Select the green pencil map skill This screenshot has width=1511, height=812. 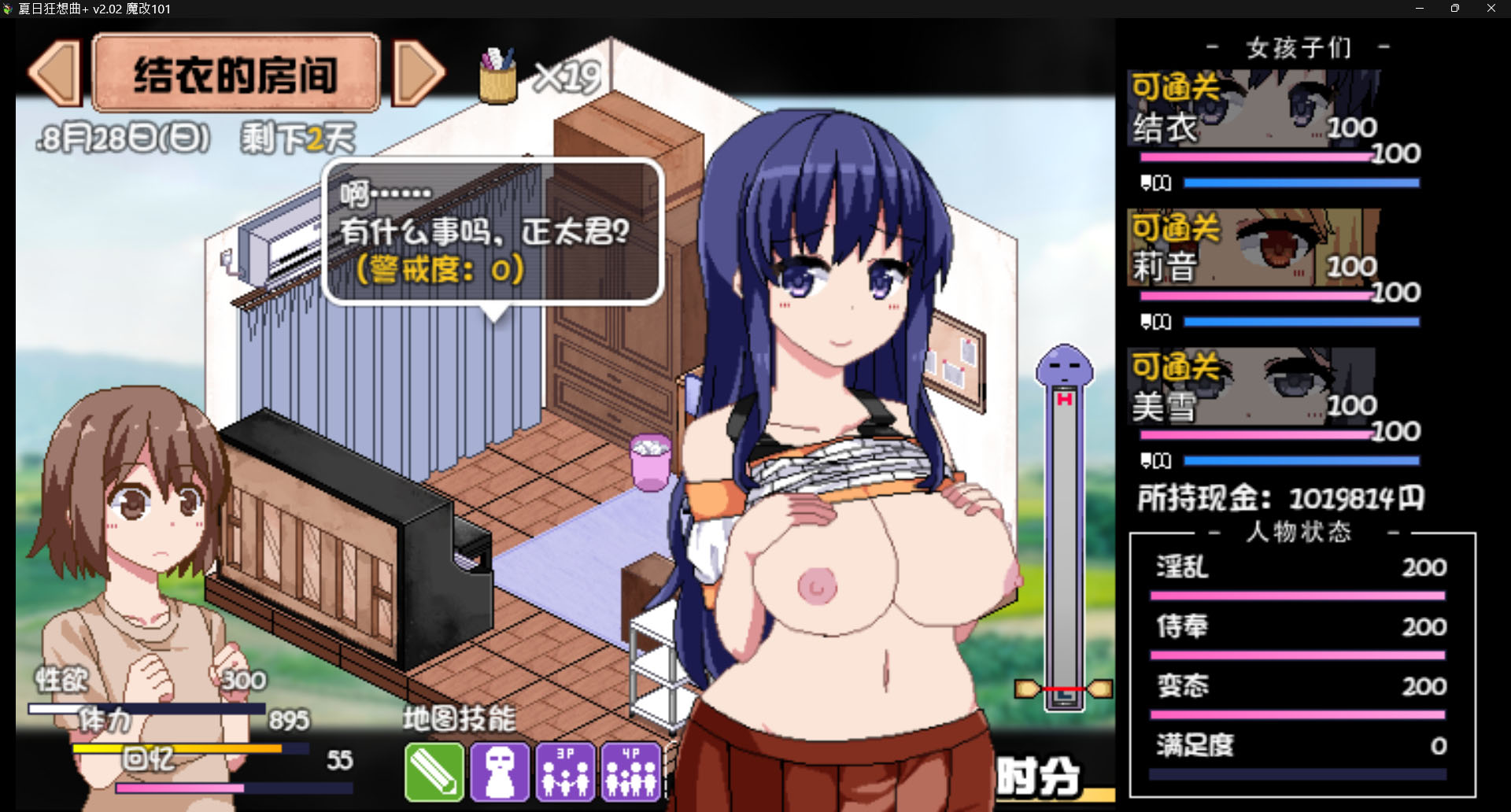[433, 772]
